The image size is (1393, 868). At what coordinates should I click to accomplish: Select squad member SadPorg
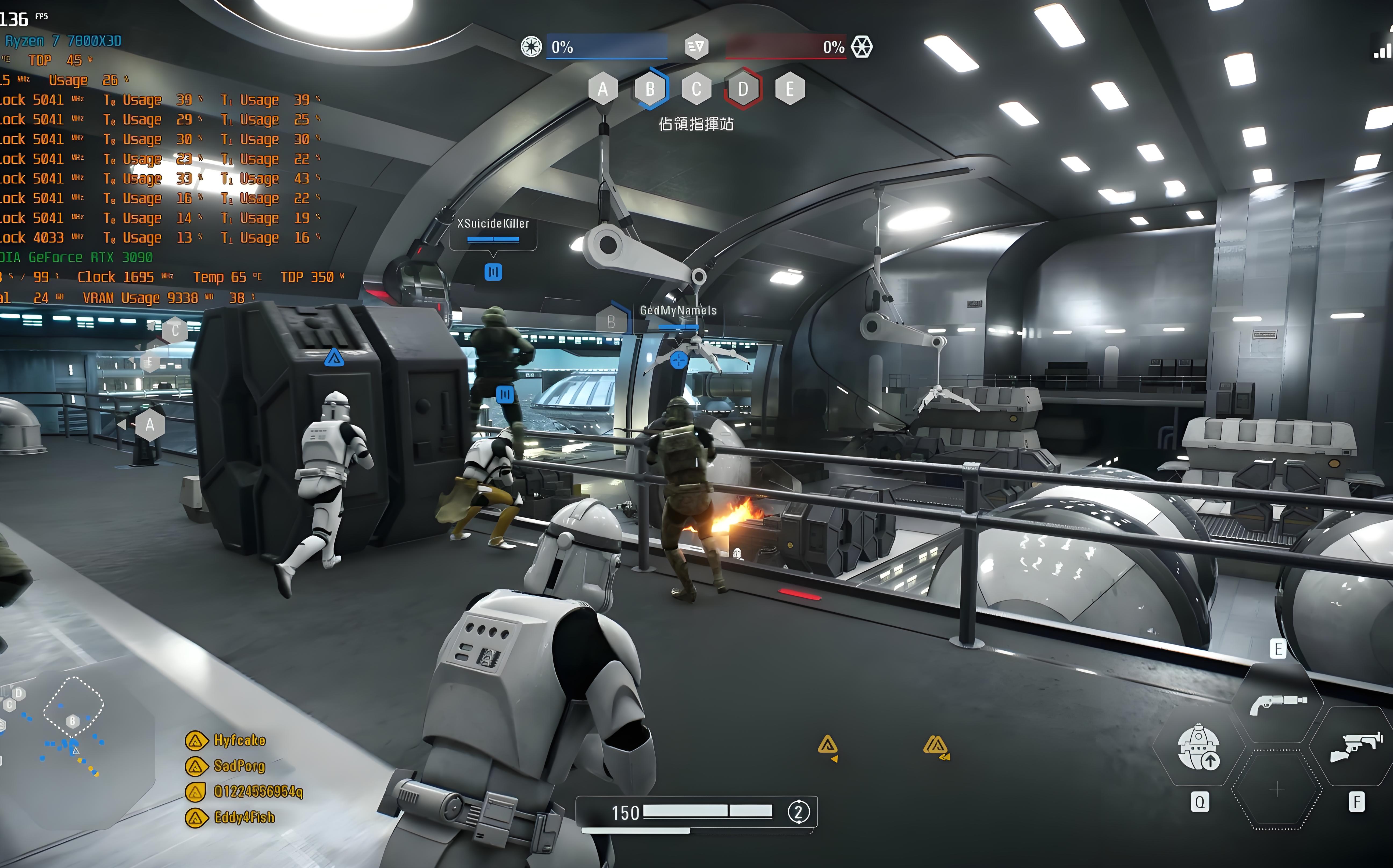pyautogui.click(x=239, y=766)
